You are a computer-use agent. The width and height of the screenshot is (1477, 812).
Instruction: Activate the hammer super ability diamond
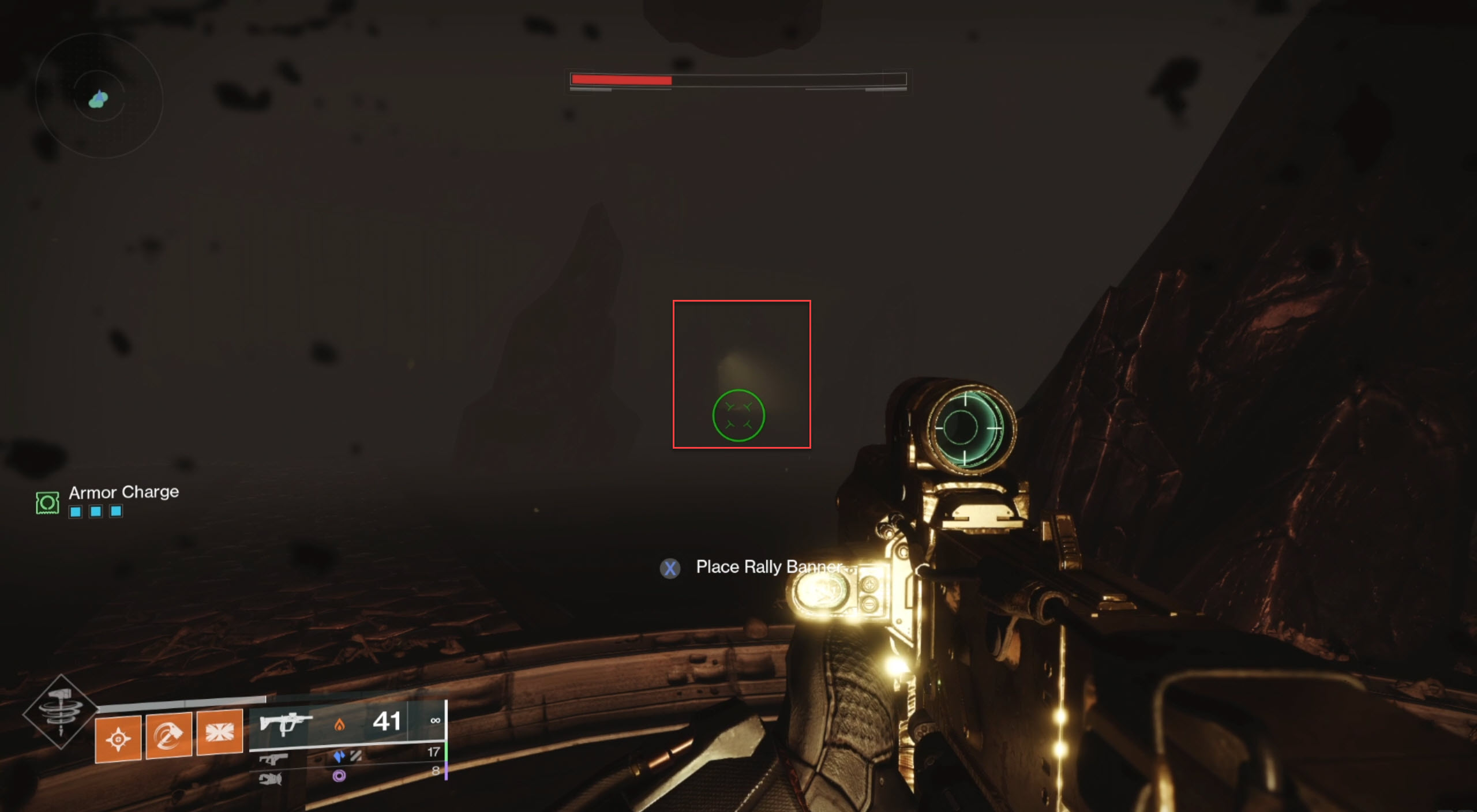[61, 713]
